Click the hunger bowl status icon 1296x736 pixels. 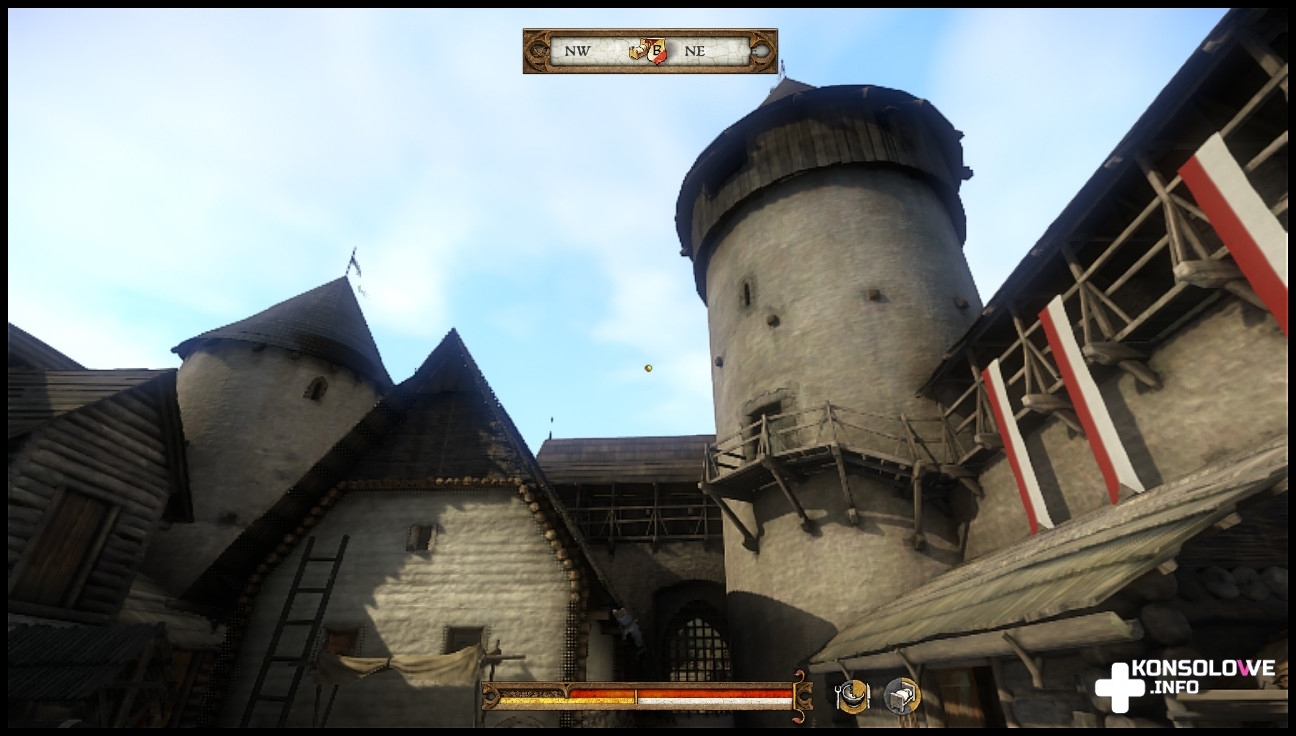click(852, 696)
